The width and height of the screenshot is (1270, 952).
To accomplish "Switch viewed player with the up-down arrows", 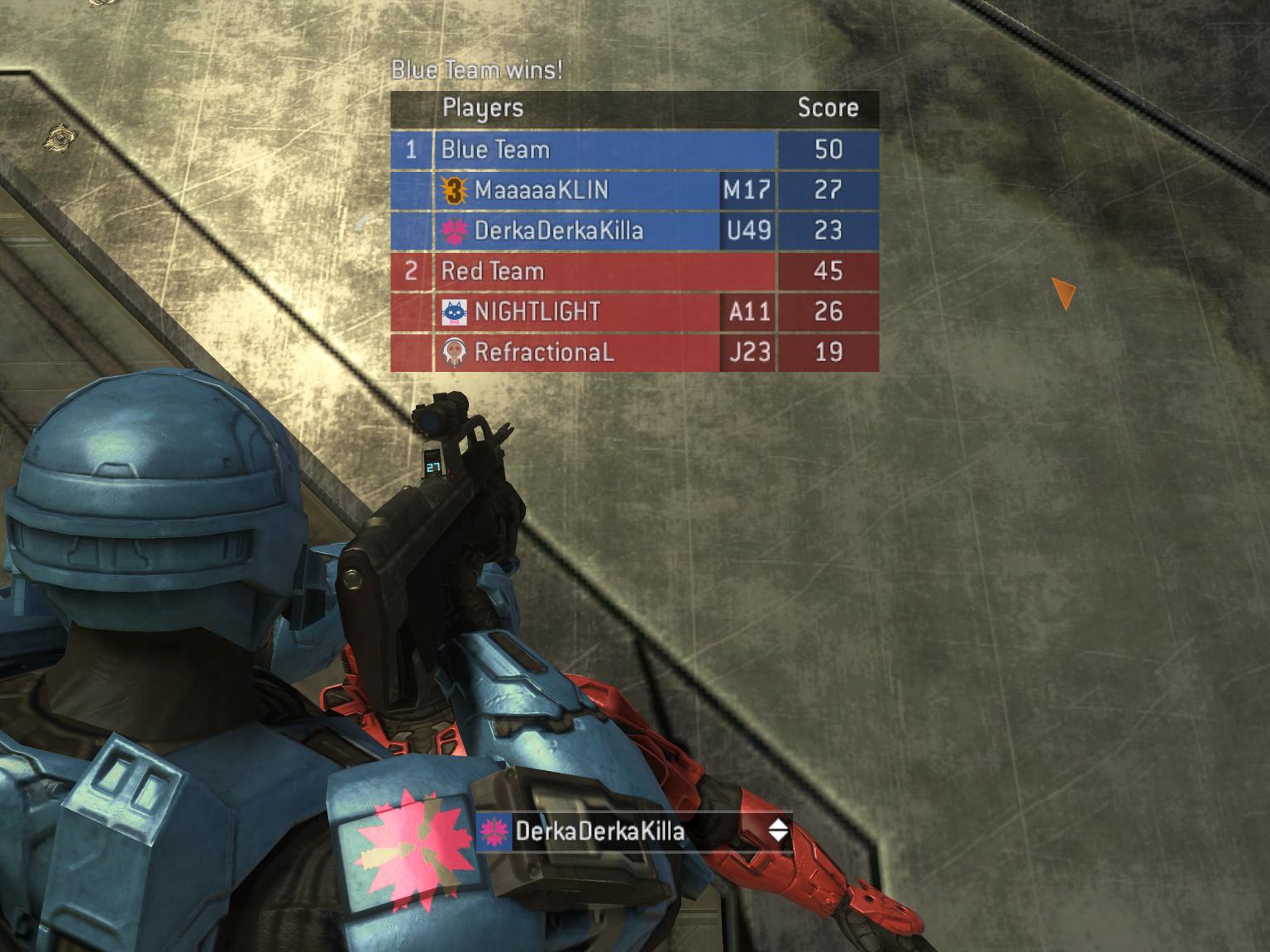I will click(x=778, y=831).
